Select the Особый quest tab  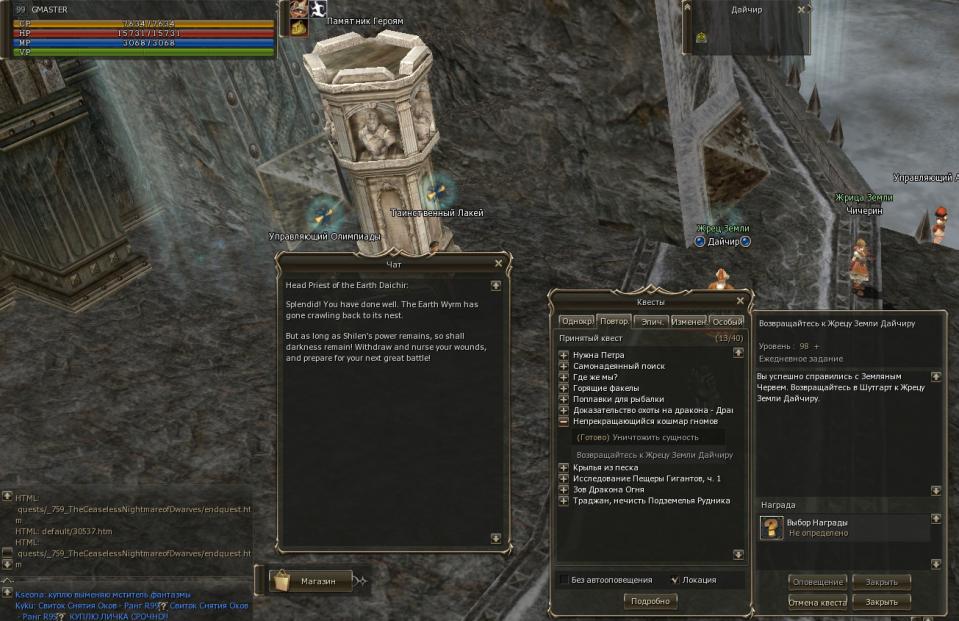727,322
